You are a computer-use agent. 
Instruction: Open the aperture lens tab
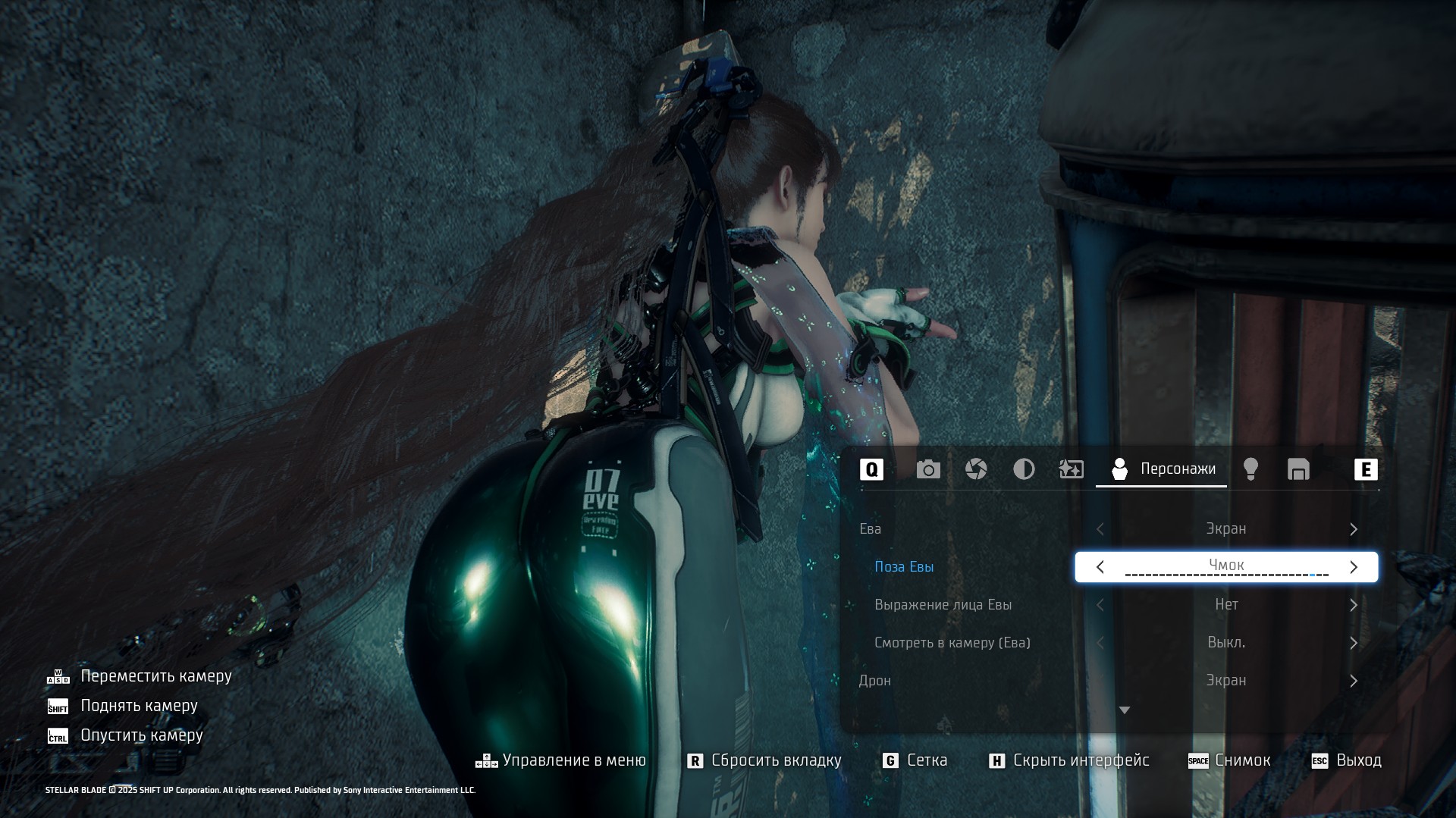point(976,470)
